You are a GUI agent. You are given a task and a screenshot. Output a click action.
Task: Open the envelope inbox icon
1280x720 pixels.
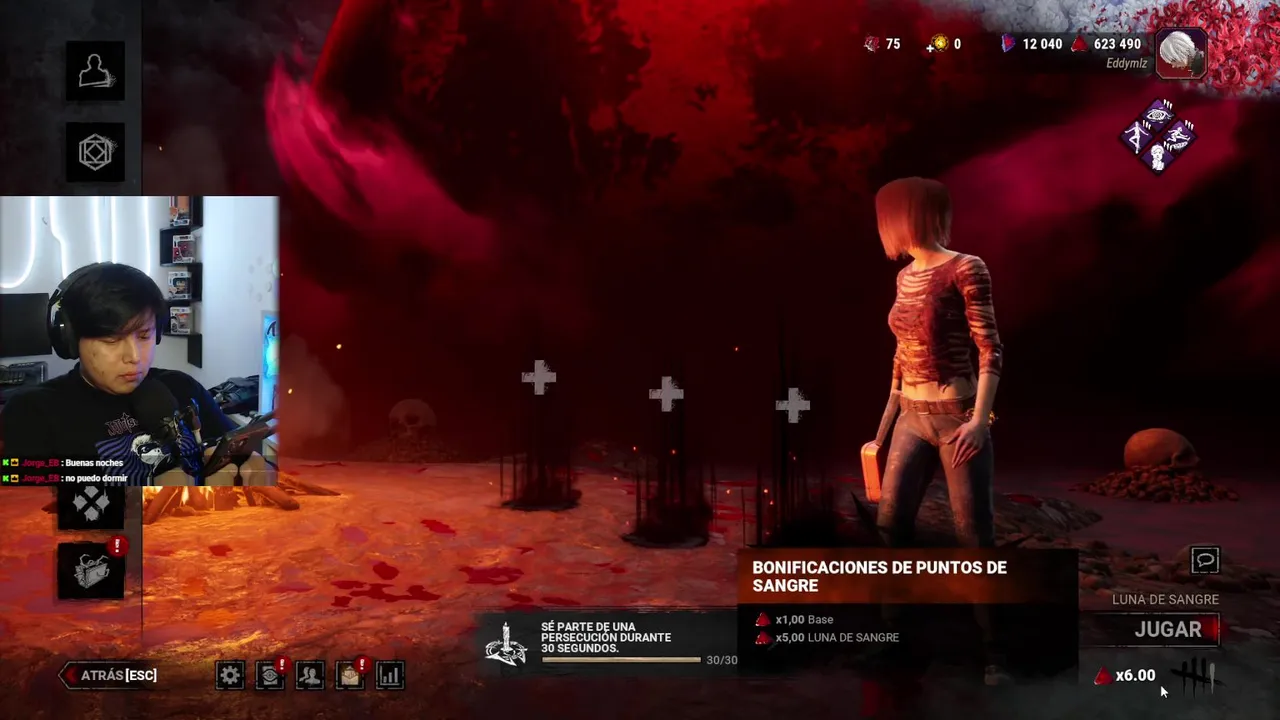pos(349,675)
